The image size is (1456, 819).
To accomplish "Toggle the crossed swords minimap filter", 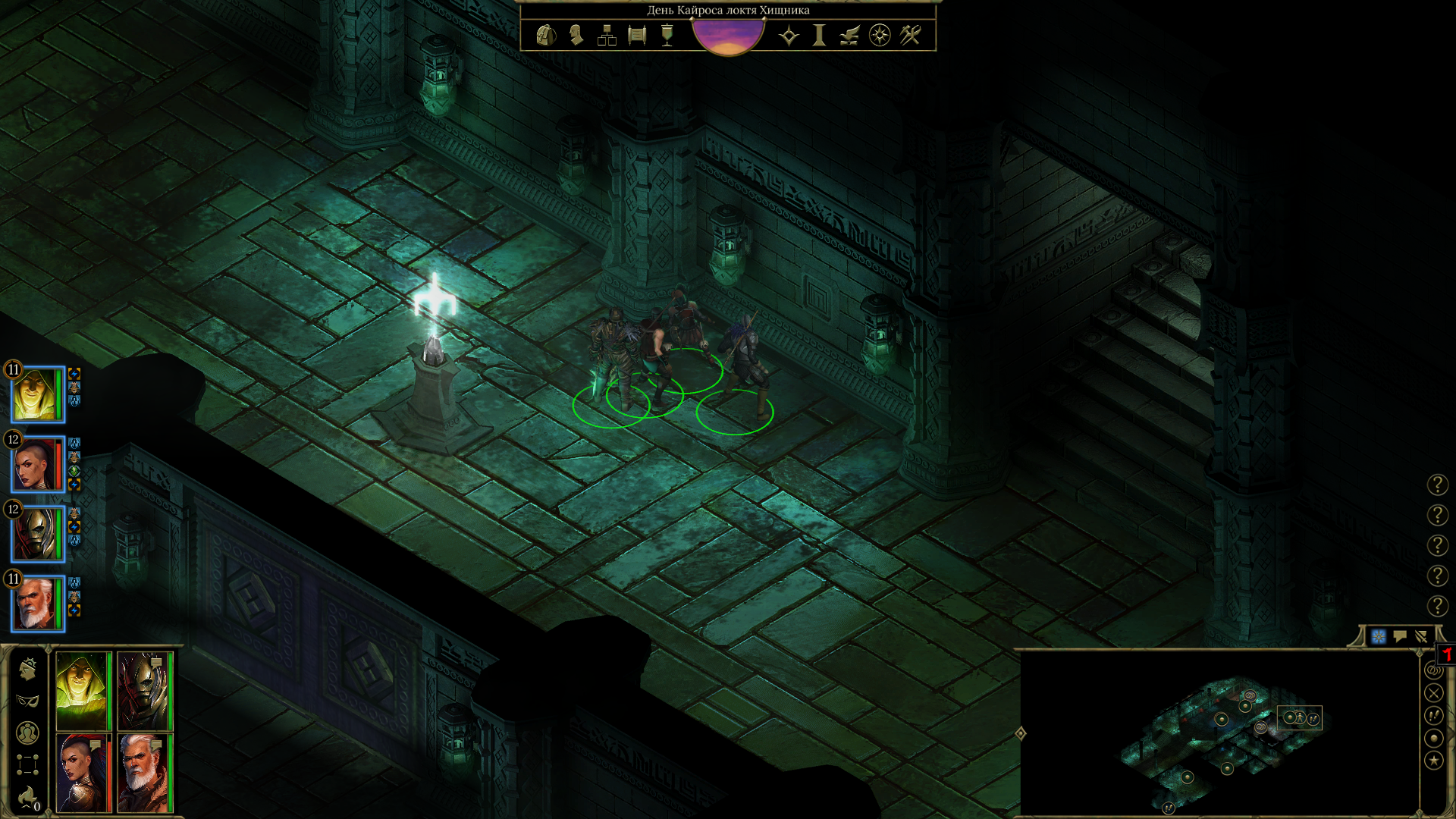I will point(1433,692).
